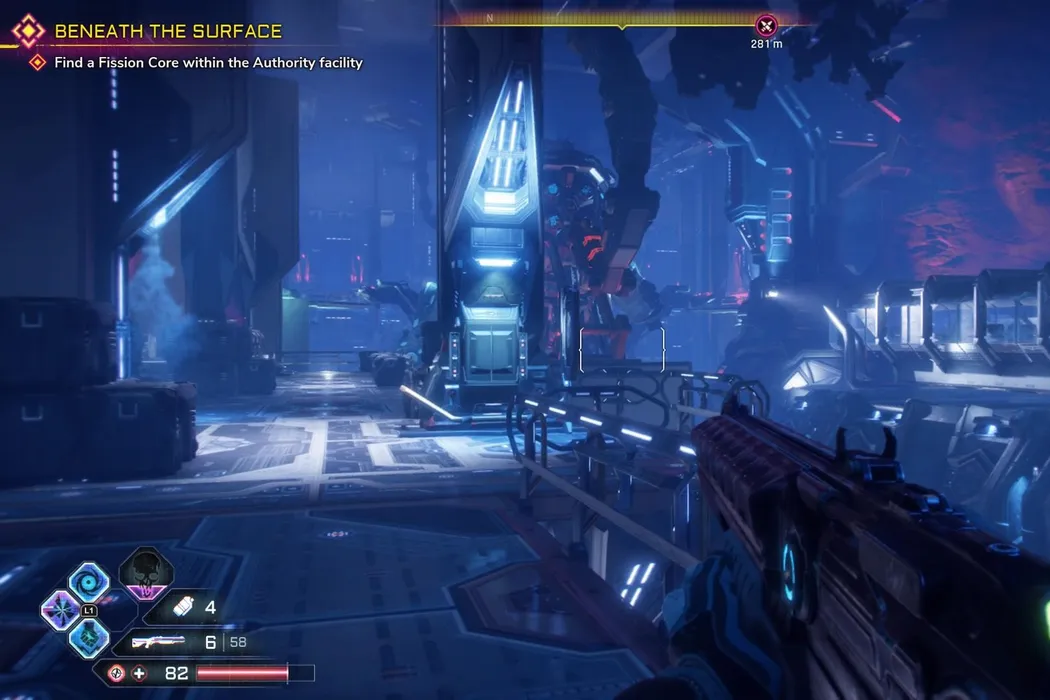Image resolution: width=1050 pixels, height=700 pixels.
Task: Click the defibrillator icon beside the health bar
Action: click(x=117, y=673)
